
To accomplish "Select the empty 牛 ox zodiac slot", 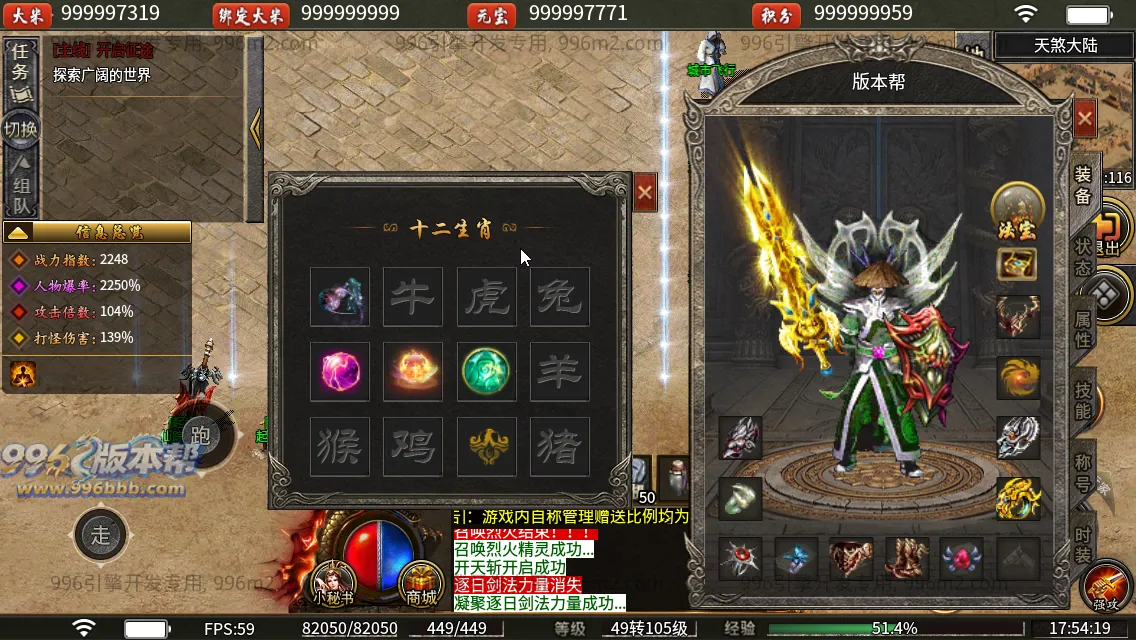I will 413,297.
